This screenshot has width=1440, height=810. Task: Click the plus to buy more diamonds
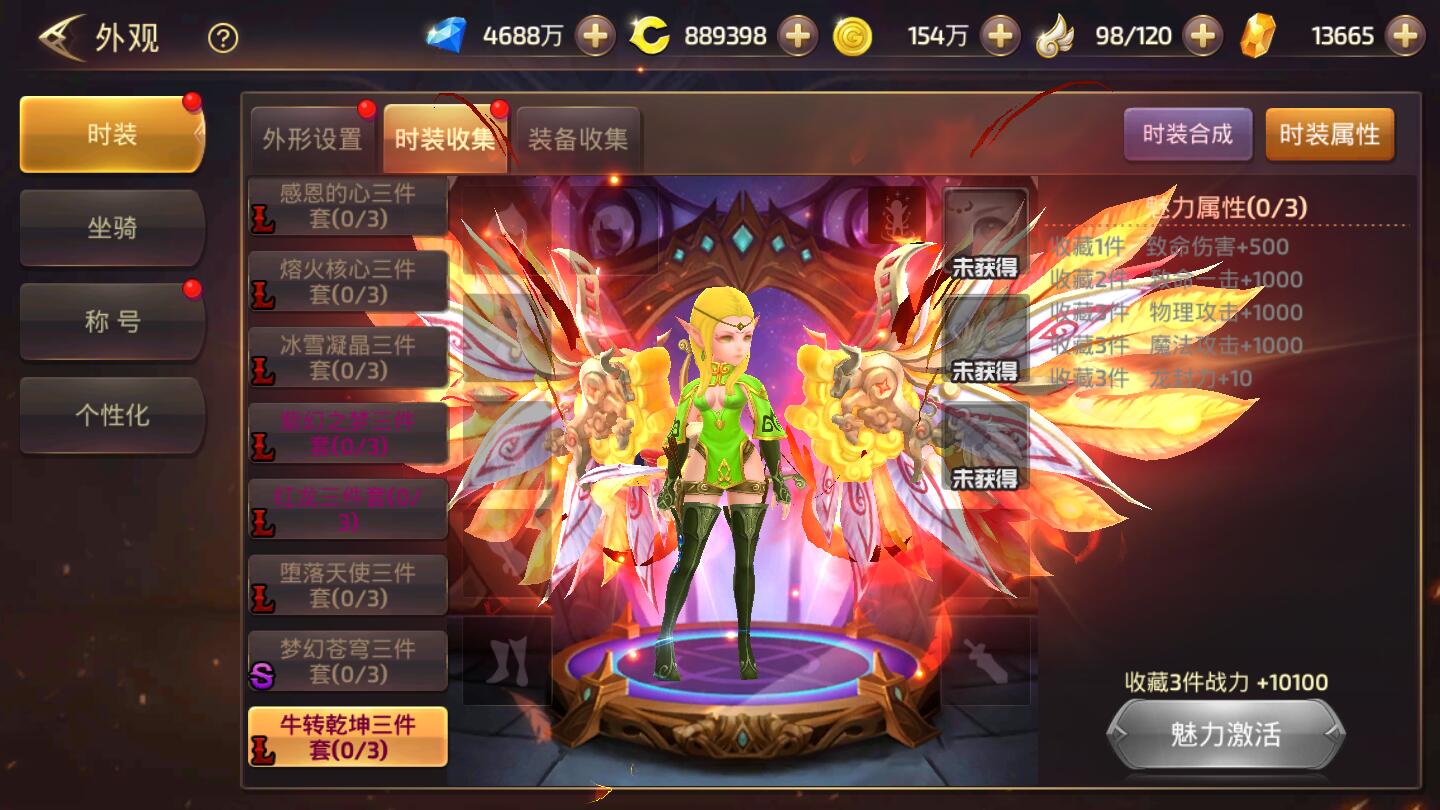tap(597, 33)
